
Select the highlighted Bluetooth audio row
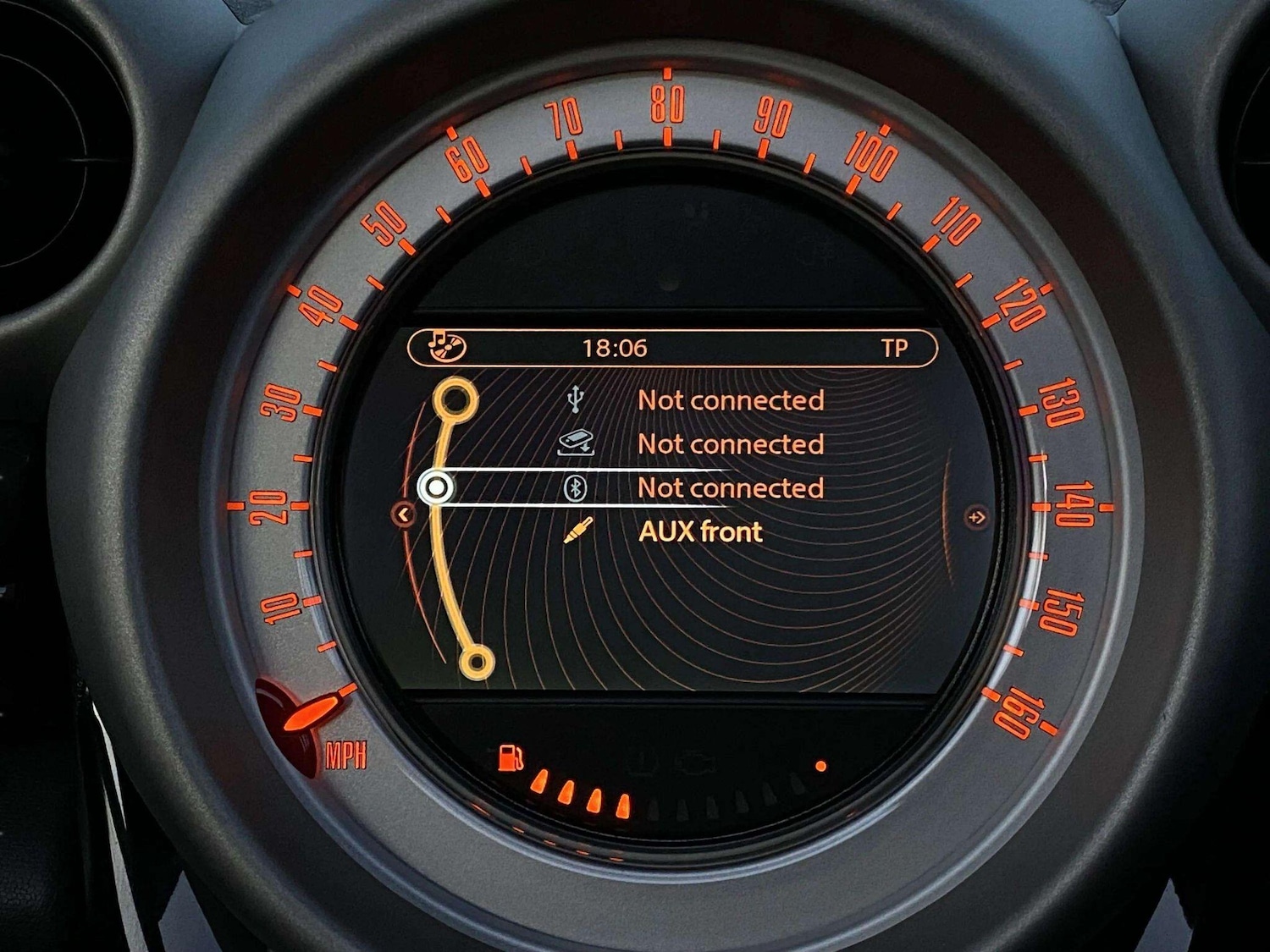click(x=729, y=487)
